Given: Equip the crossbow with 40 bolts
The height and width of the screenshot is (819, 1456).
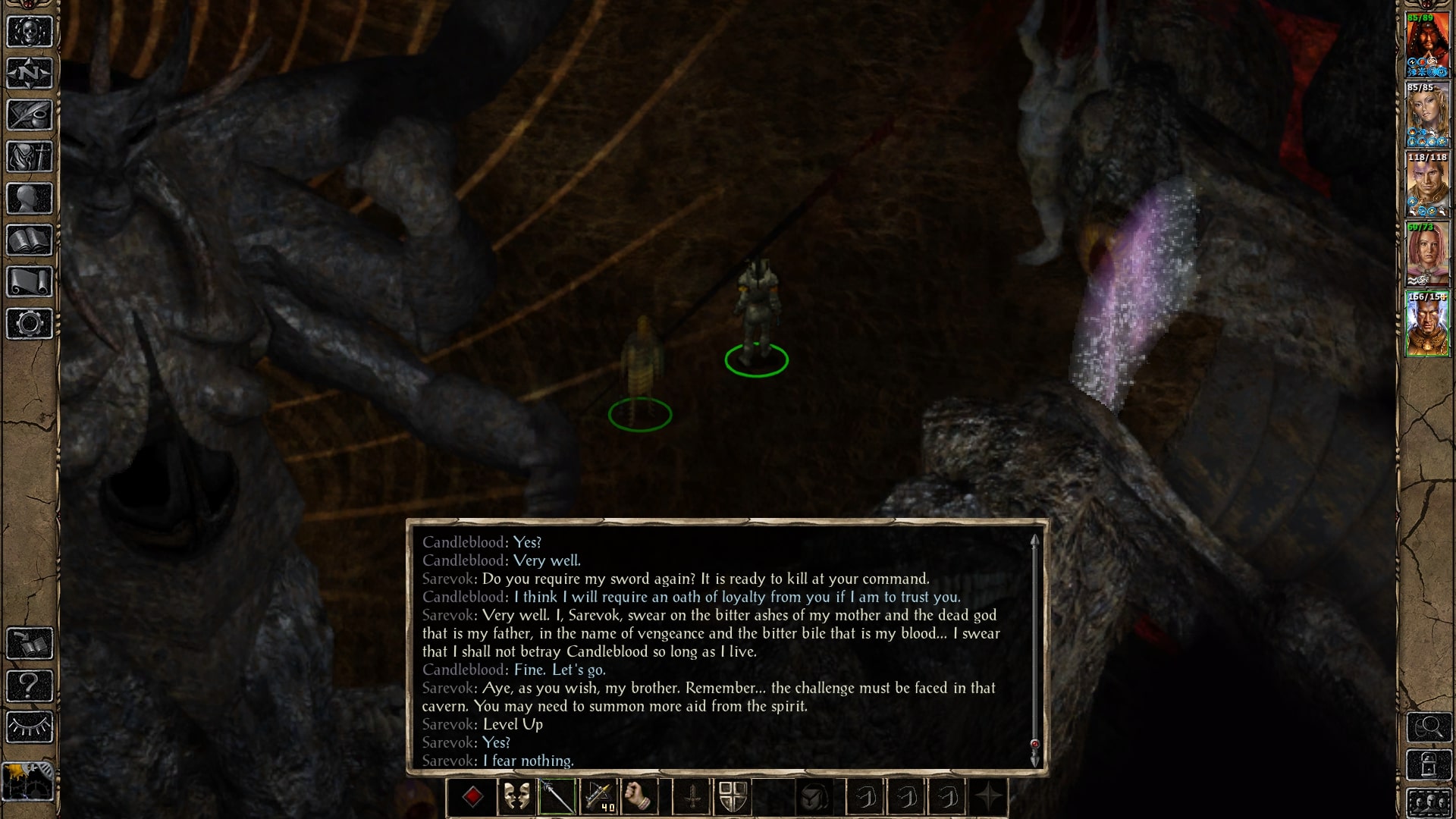Looking at the screenshot, I should pyautogui.click(x=598, y=797).
